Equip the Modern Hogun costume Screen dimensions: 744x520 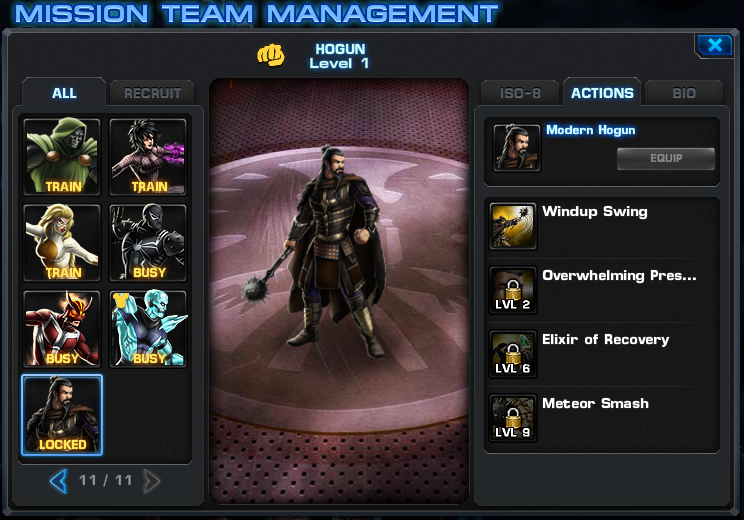[x=666, y=158]
